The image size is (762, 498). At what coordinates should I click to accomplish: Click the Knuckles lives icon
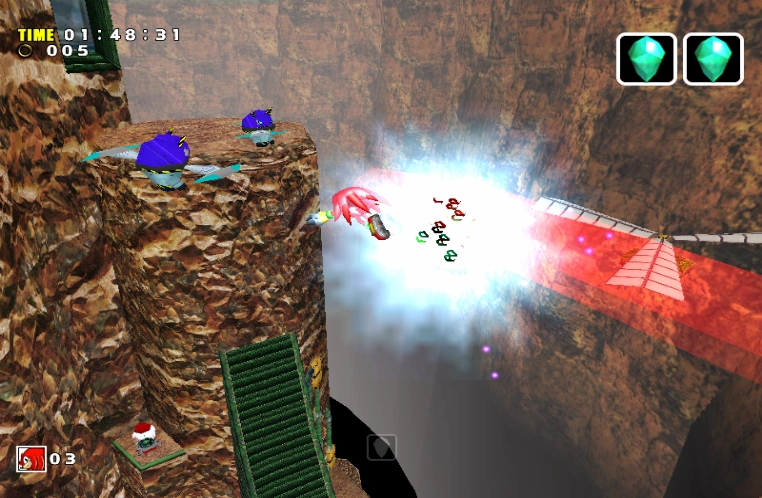click(31, 459)
